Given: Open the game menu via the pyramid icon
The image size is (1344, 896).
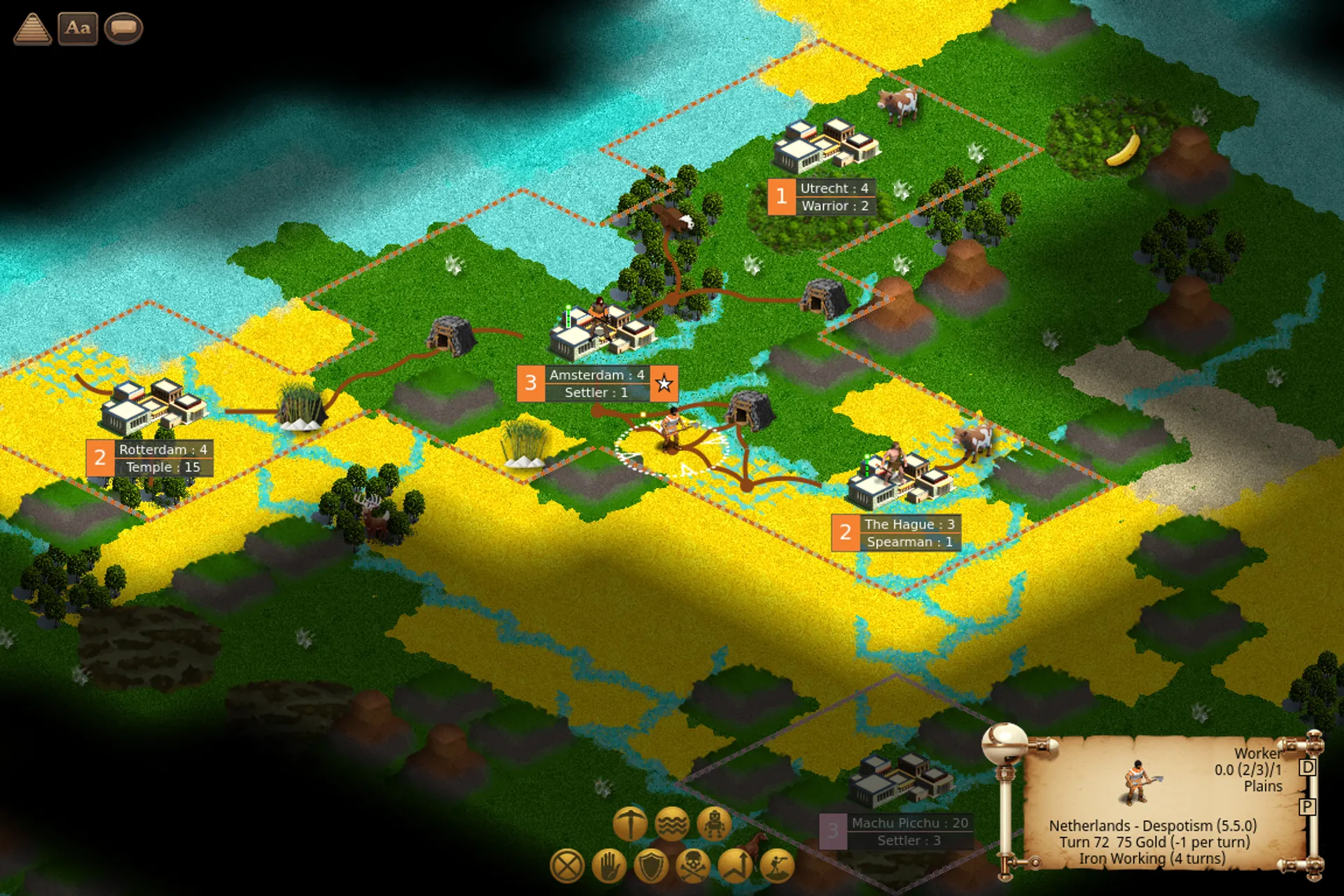Looking at the screenshot, I should pyautogui.click(x=31, y=29).
